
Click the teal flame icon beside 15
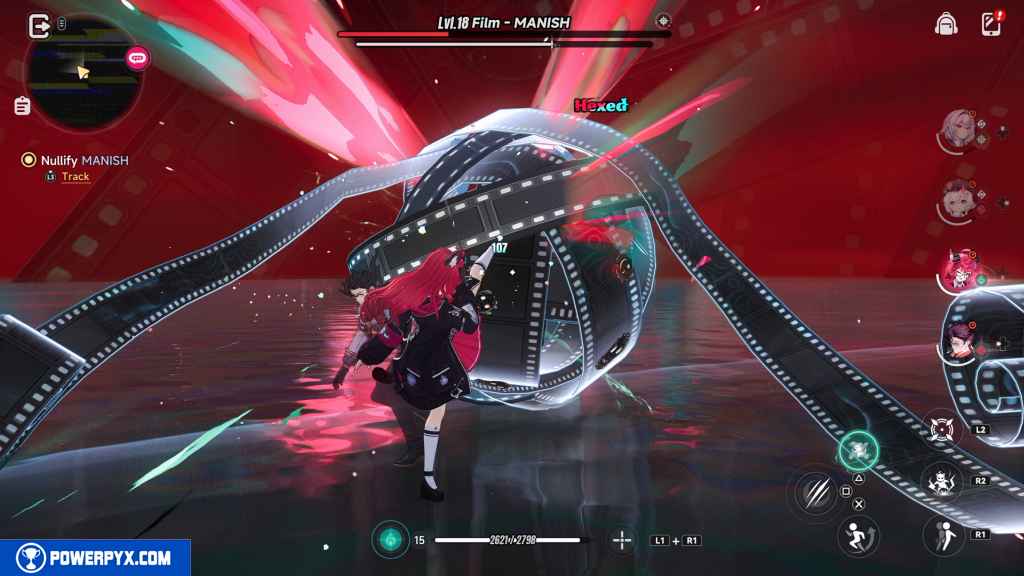(390, 540)
